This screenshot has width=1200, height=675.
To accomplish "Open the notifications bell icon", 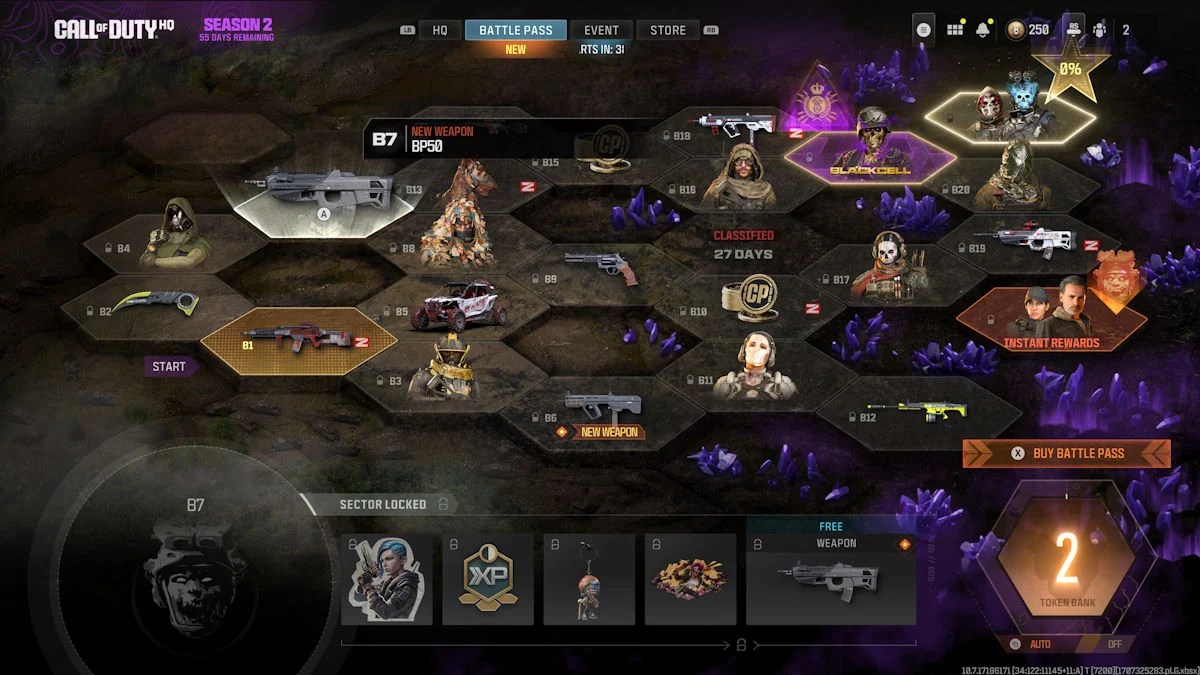I will click(x=983, y=29).
